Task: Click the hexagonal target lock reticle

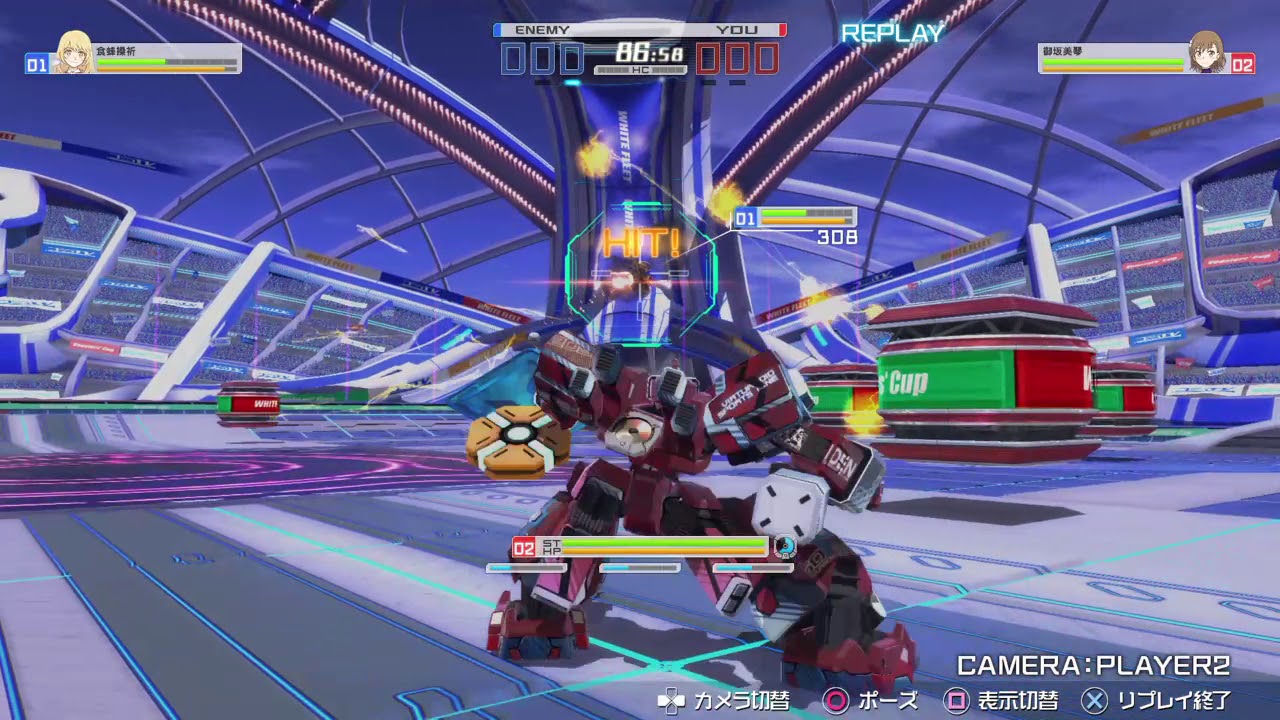Action: [640, 260]
